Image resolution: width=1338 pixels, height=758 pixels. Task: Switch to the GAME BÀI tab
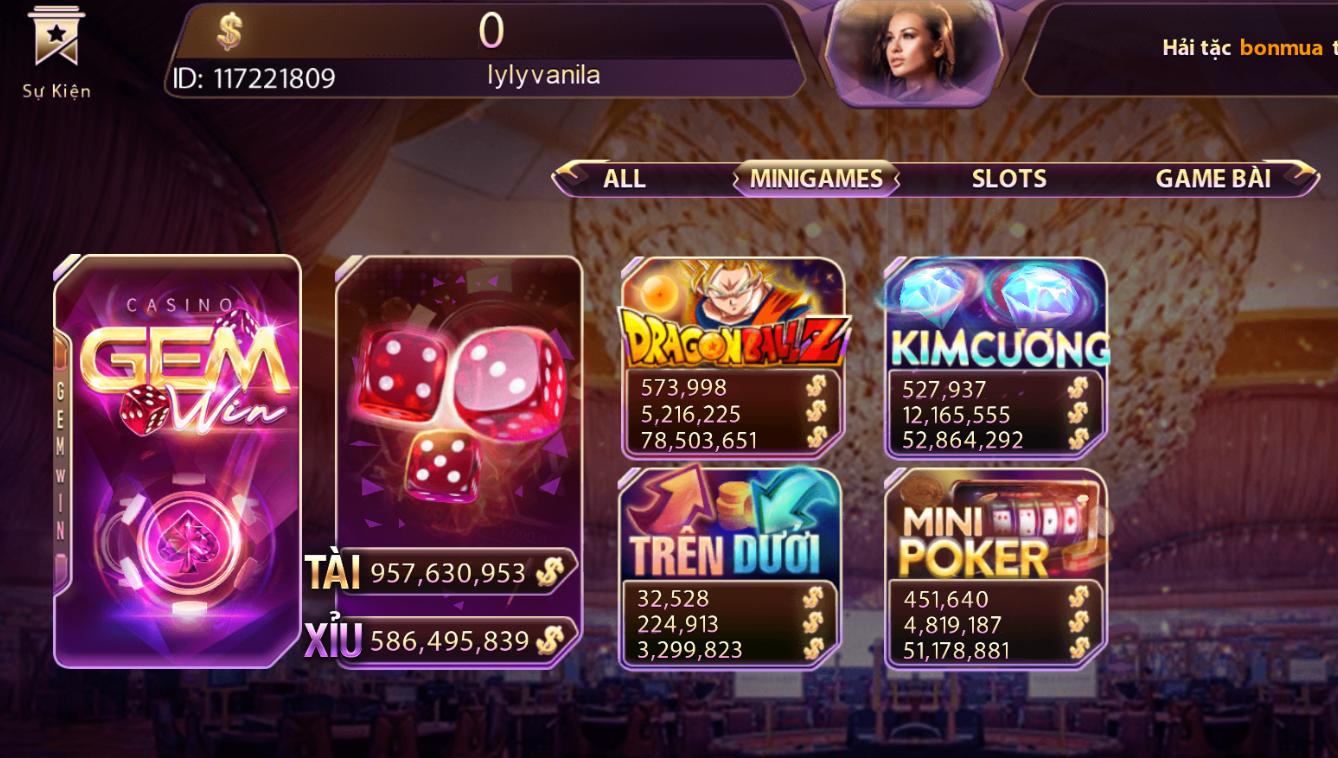[x=1213, y=178]
